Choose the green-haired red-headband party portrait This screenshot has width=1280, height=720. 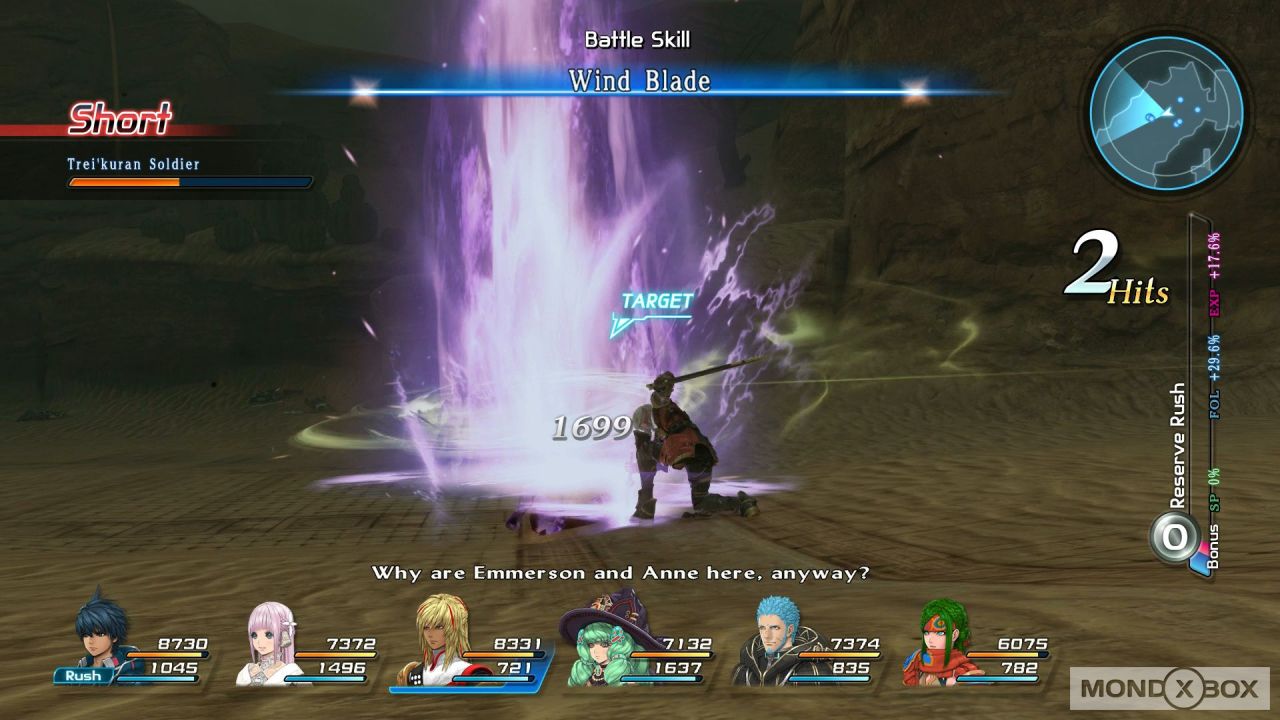936,642
